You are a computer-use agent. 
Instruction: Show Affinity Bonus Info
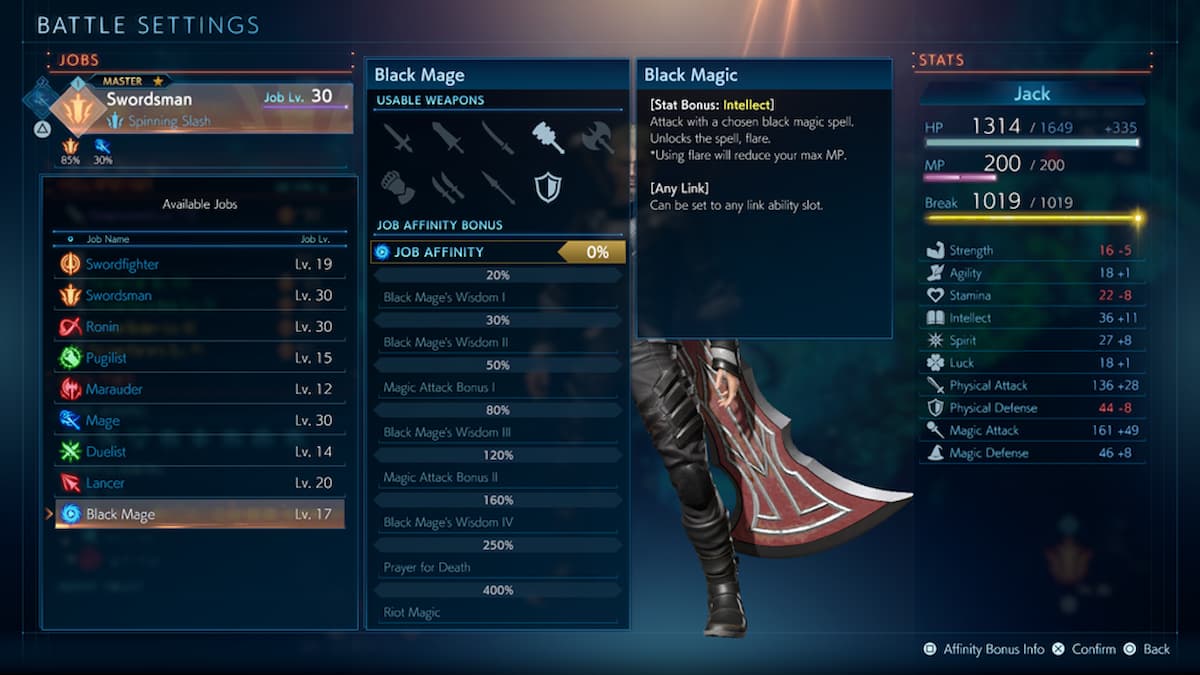987,649
